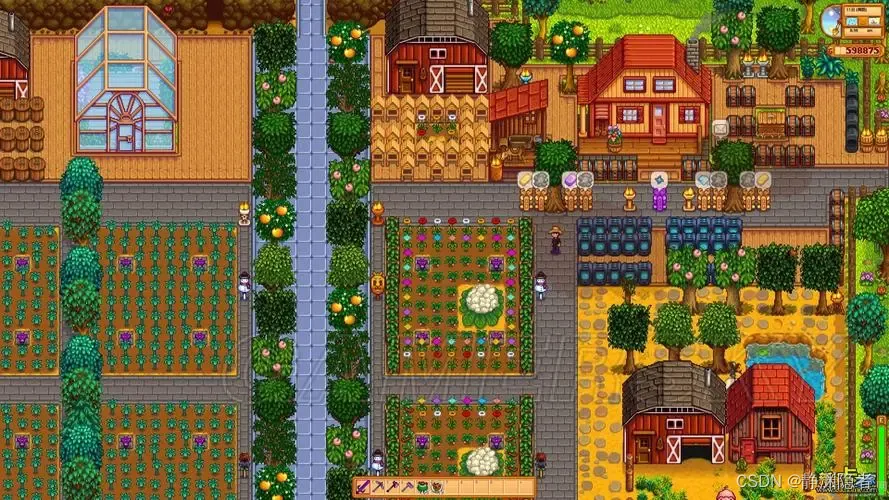This screenshot has width=889, height=500.
Task: Choose the axe hotbar slot
Action: click(x=393, y=487)
